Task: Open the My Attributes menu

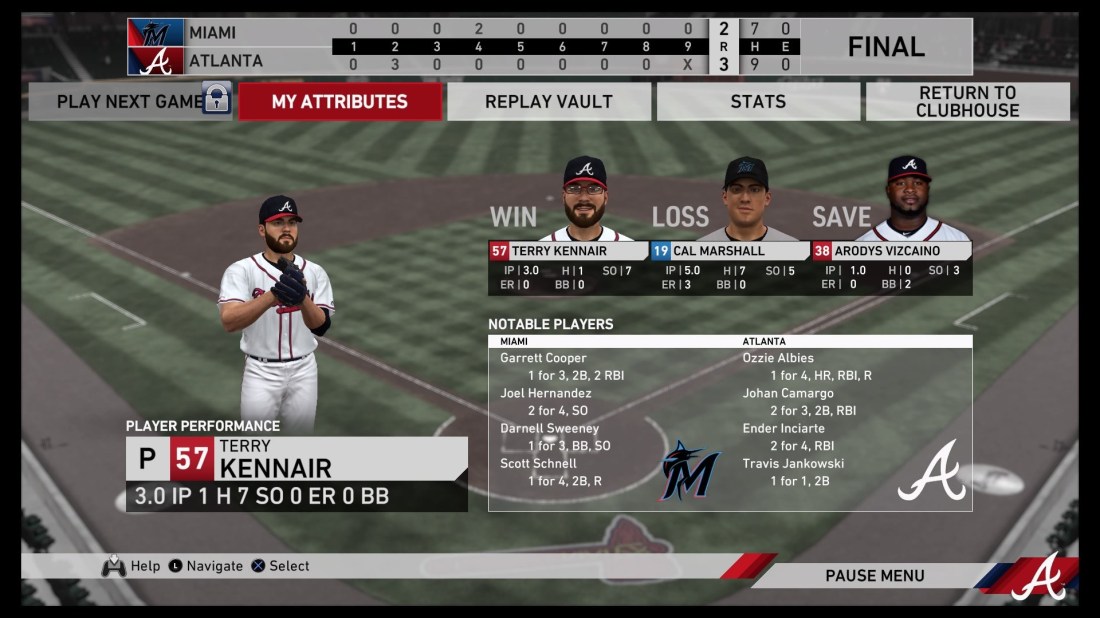Action: [340, 101]
